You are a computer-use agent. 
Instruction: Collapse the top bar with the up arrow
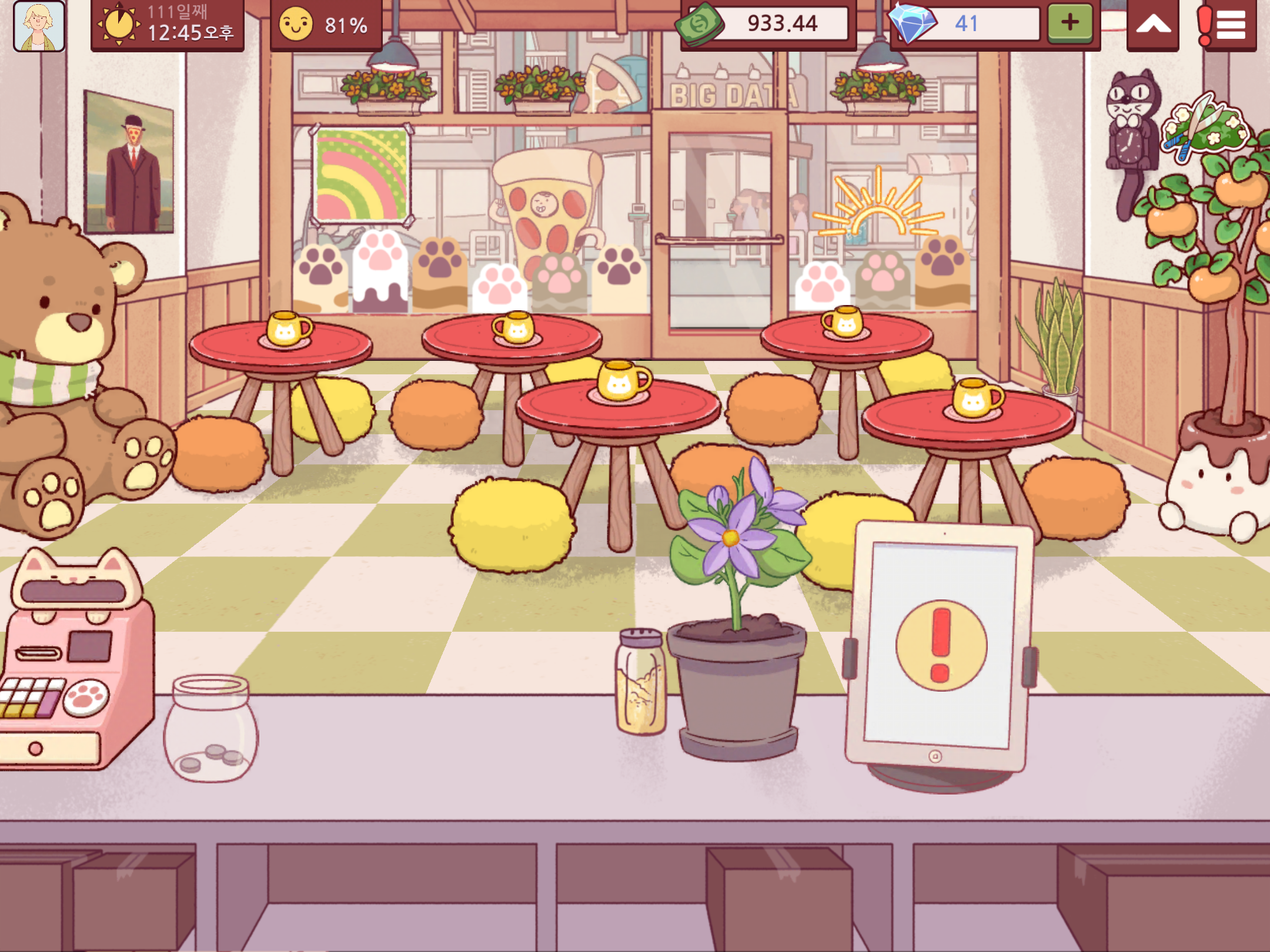(x=1153, y=25)
